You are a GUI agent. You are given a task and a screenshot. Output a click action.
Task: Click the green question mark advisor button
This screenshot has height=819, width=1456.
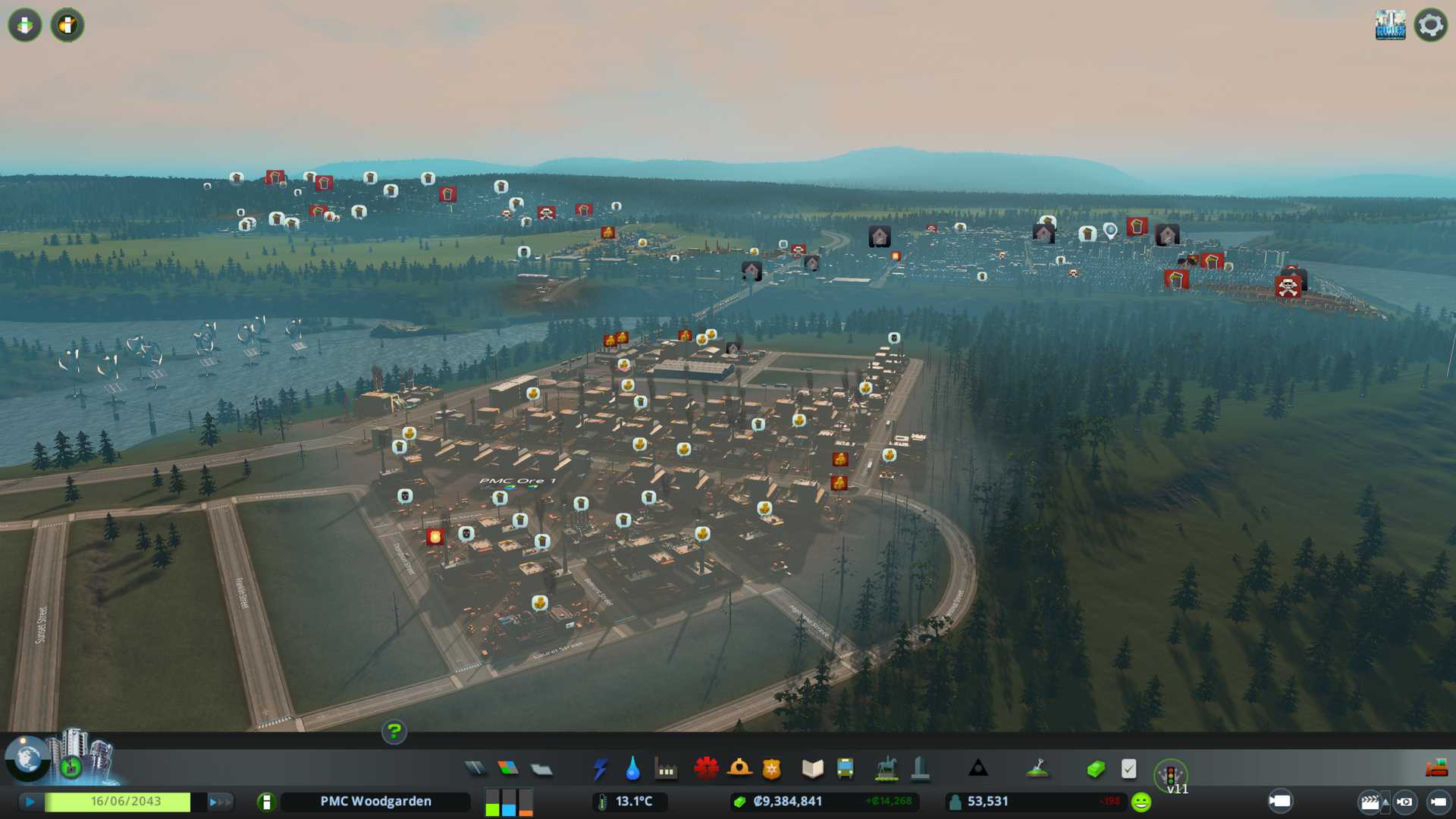[394, 732]
